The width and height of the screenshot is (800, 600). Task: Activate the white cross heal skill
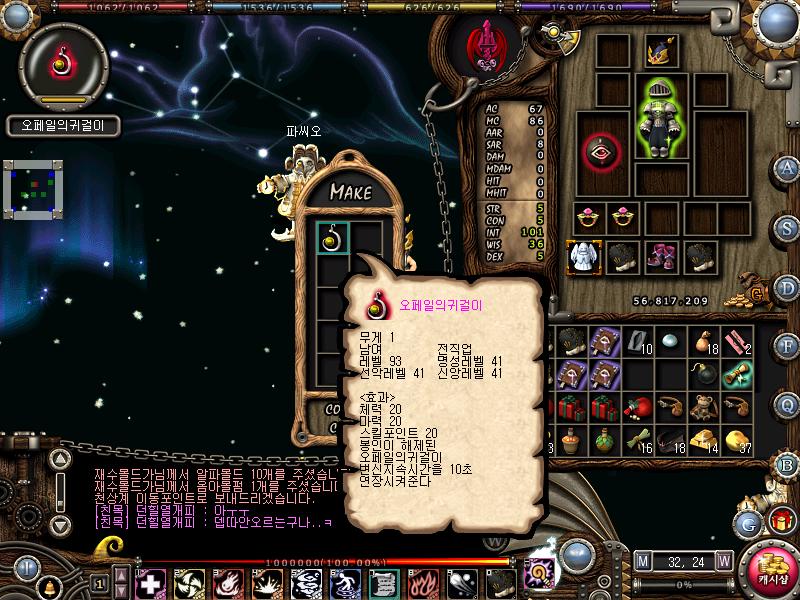click(149, 582)
